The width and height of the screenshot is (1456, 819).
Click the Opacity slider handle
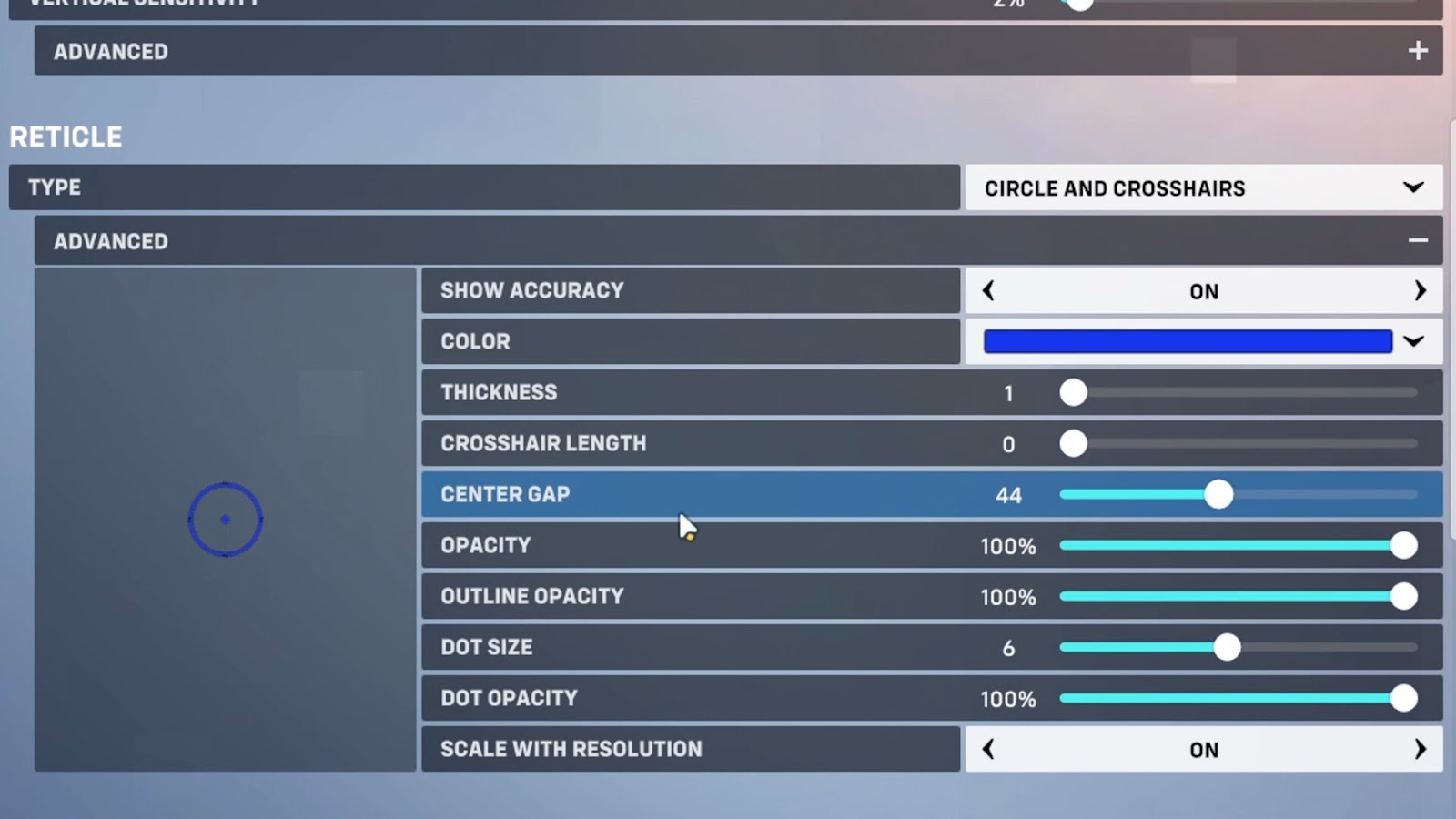pyautogui.click(x=1403, y=546)
